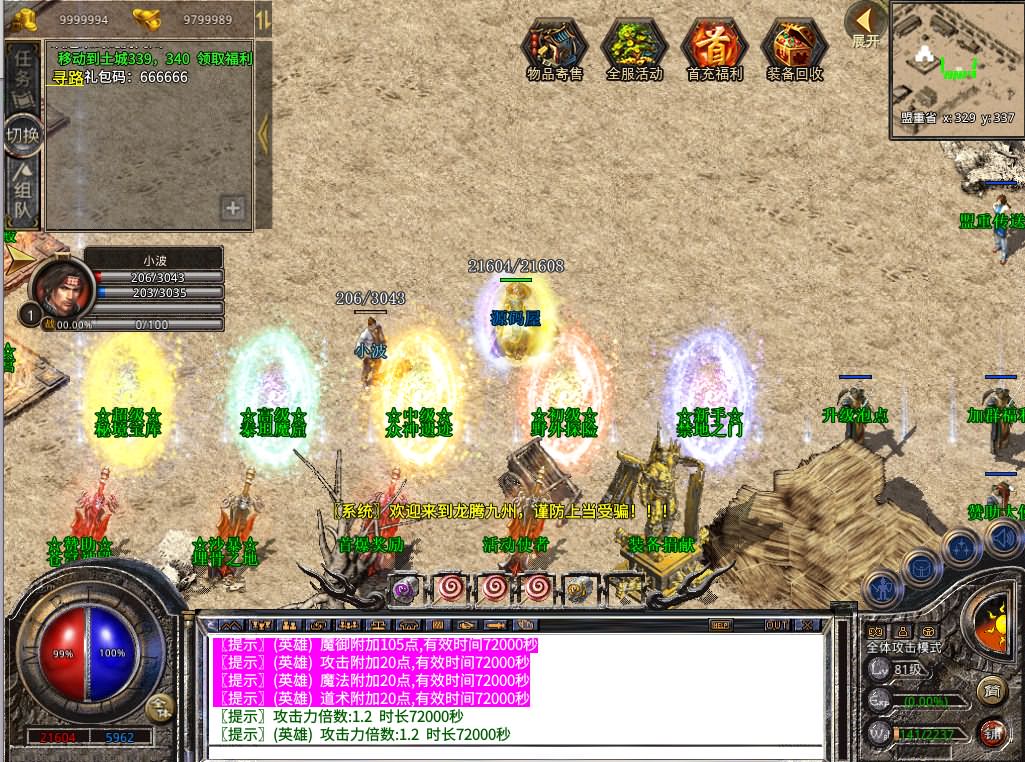This screenshot has height=762, width=1025.
Task: Click the plus button in quest panel
Action: pyautogui.click(x=233, y=208)
